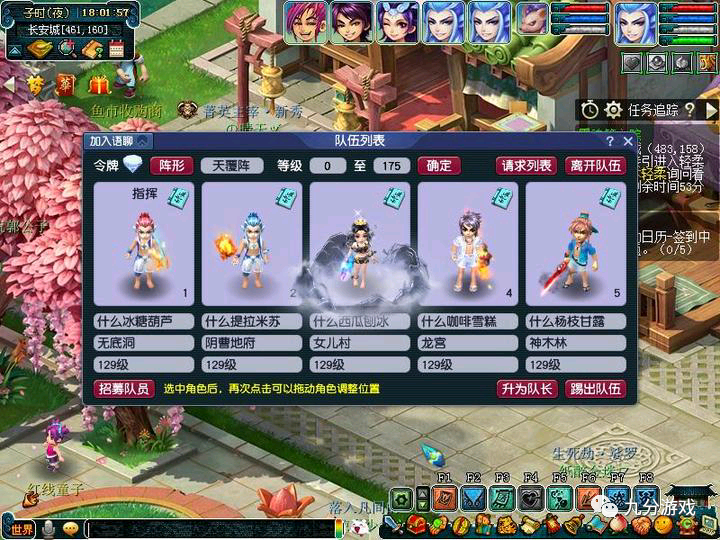Click the 世界 chat channel button
Viewport: 720px width, 540px height.
click(21, 528)
